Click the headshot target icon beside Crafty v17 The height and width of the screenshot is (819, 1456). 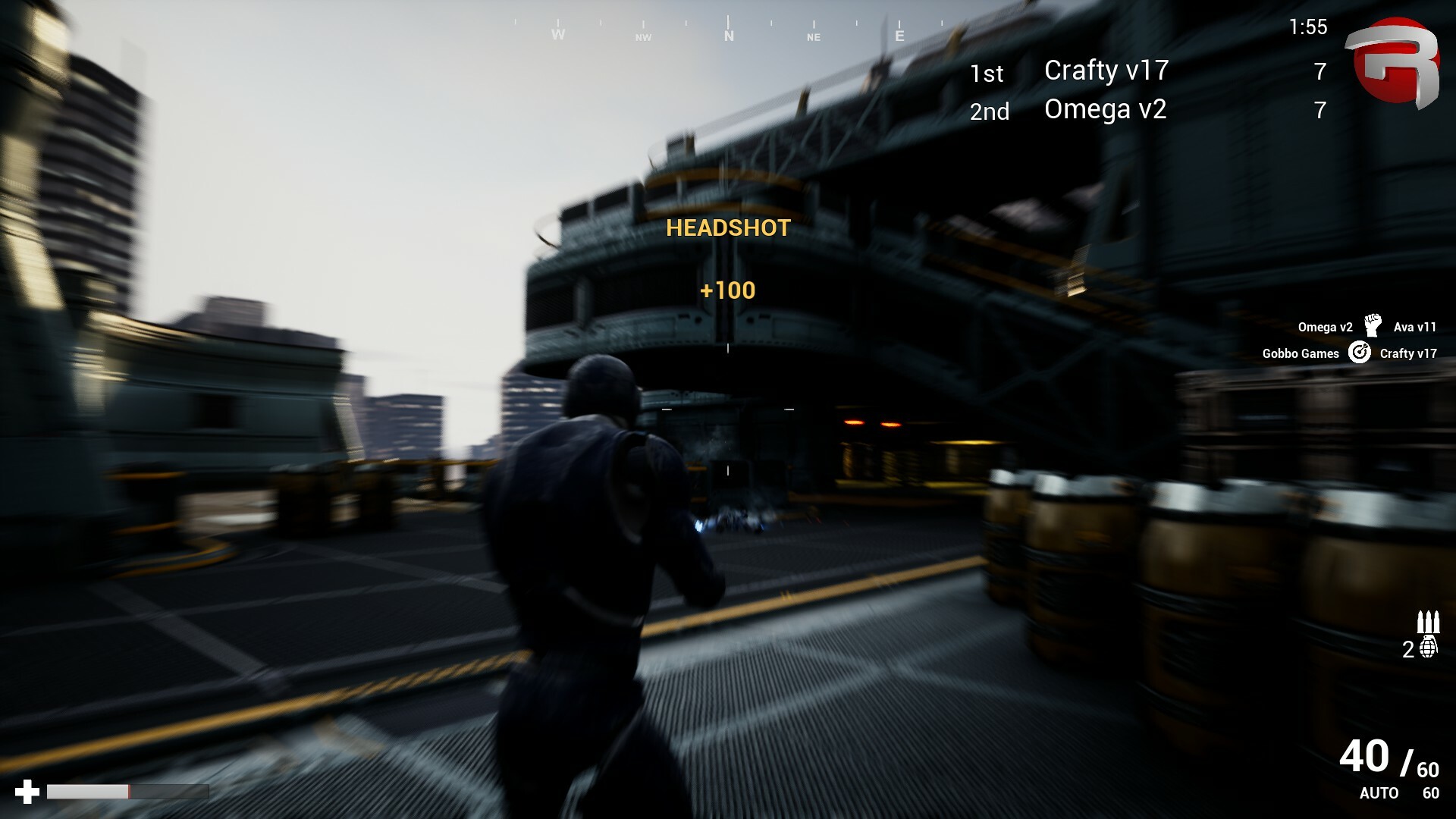pyautogui.click(x=1360, y=353)
